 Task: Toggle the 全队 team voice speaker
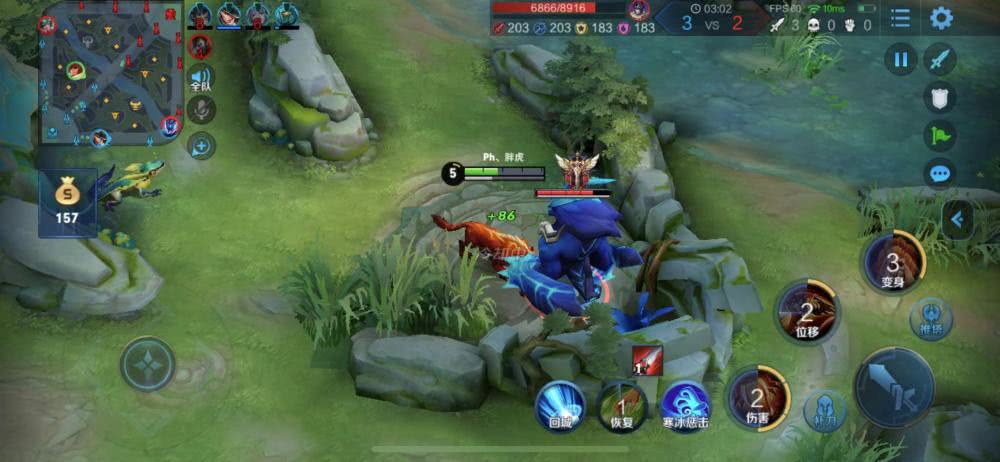202,78
